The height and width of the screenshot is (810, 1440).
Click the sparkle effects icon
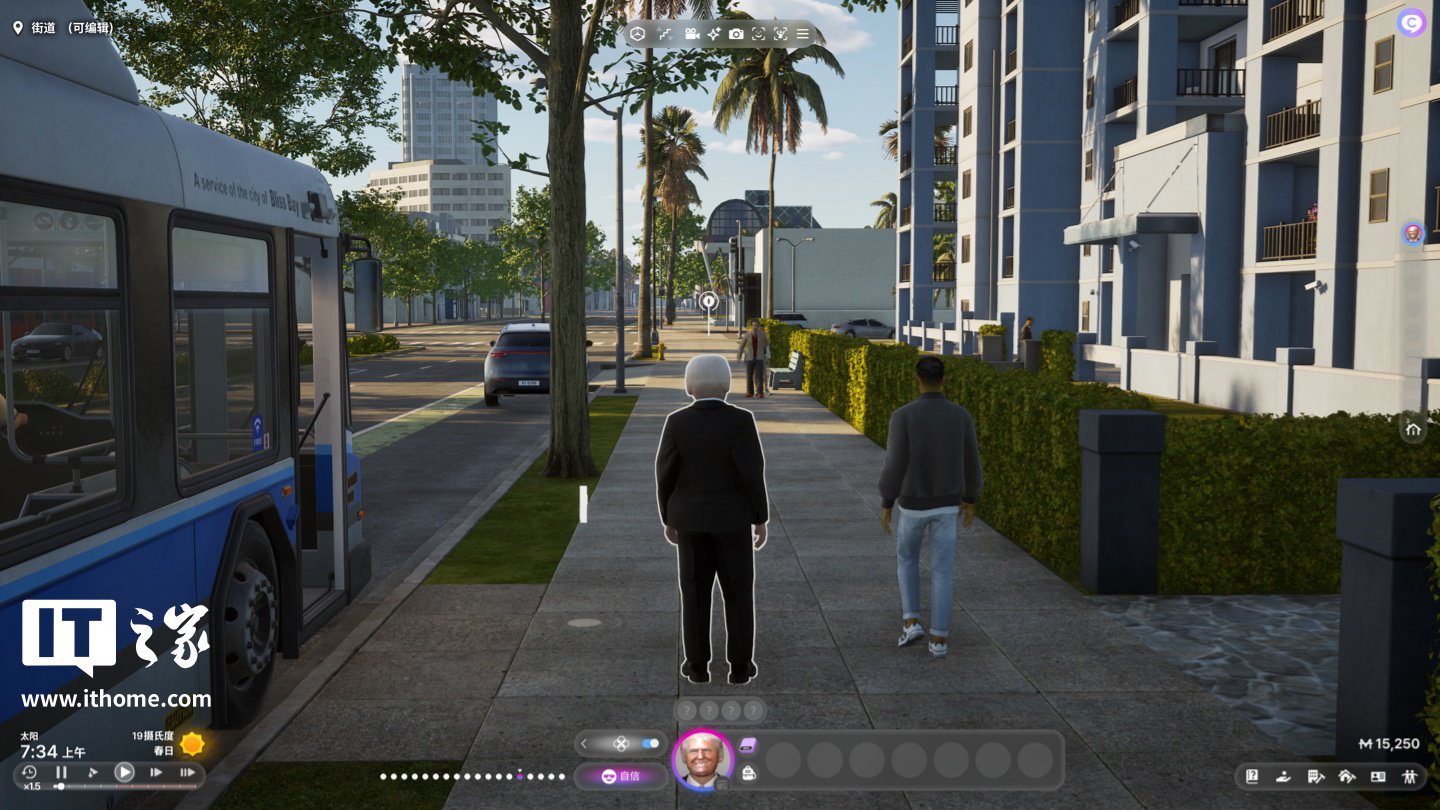coord(714,34)
